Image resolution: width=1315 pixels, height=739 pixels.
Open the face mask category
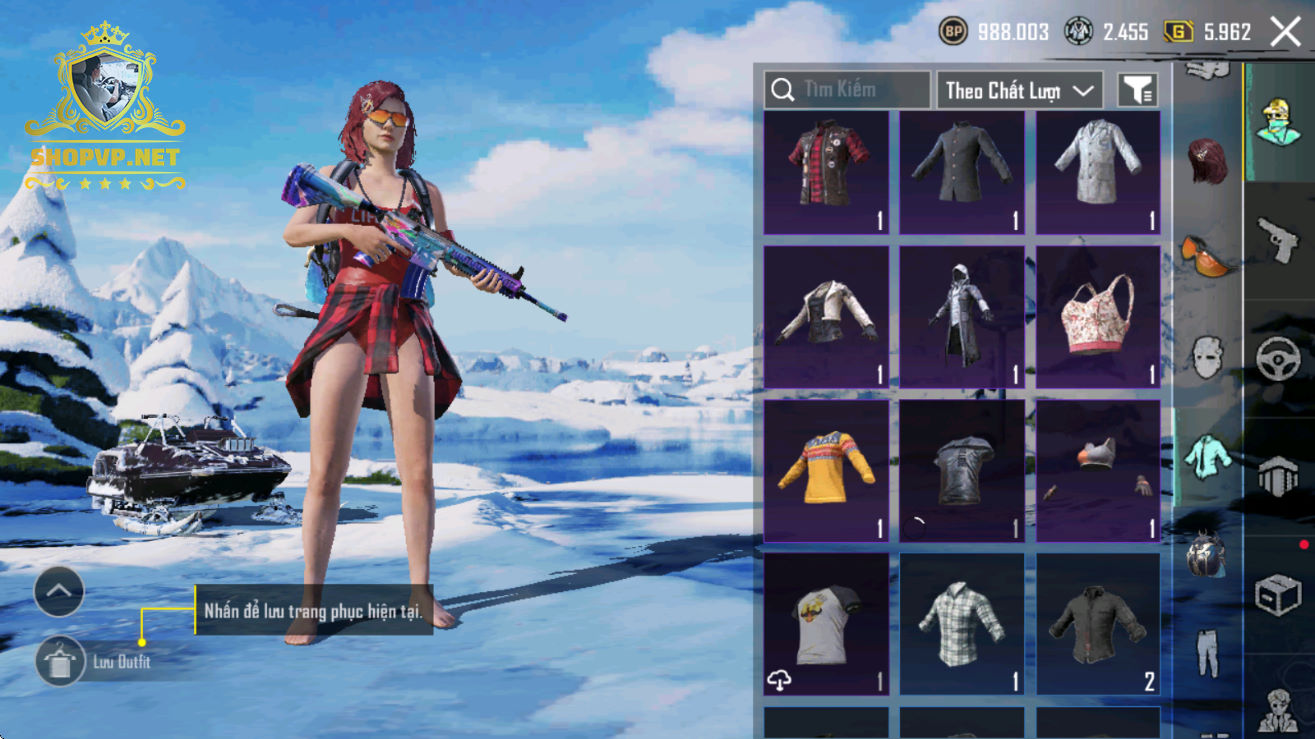click(1207, 355)
